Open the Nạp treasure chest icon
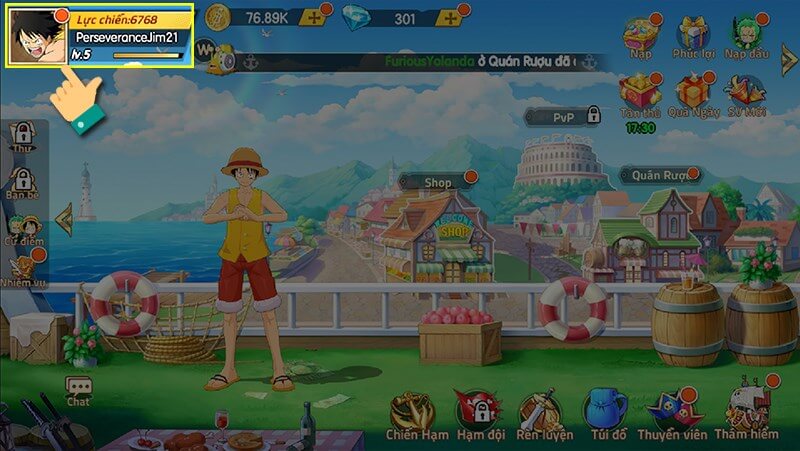 pyautogui.click(x=640, y=34)
